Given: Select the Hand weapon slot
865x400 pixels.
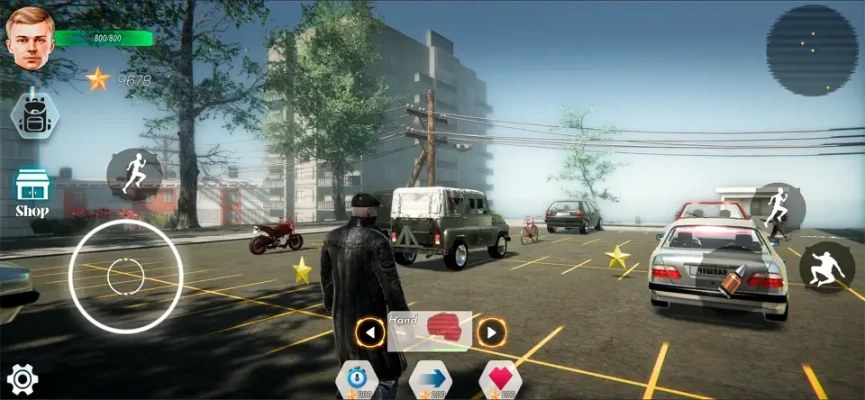Looking at the screenshot, I should pos(430,330).
